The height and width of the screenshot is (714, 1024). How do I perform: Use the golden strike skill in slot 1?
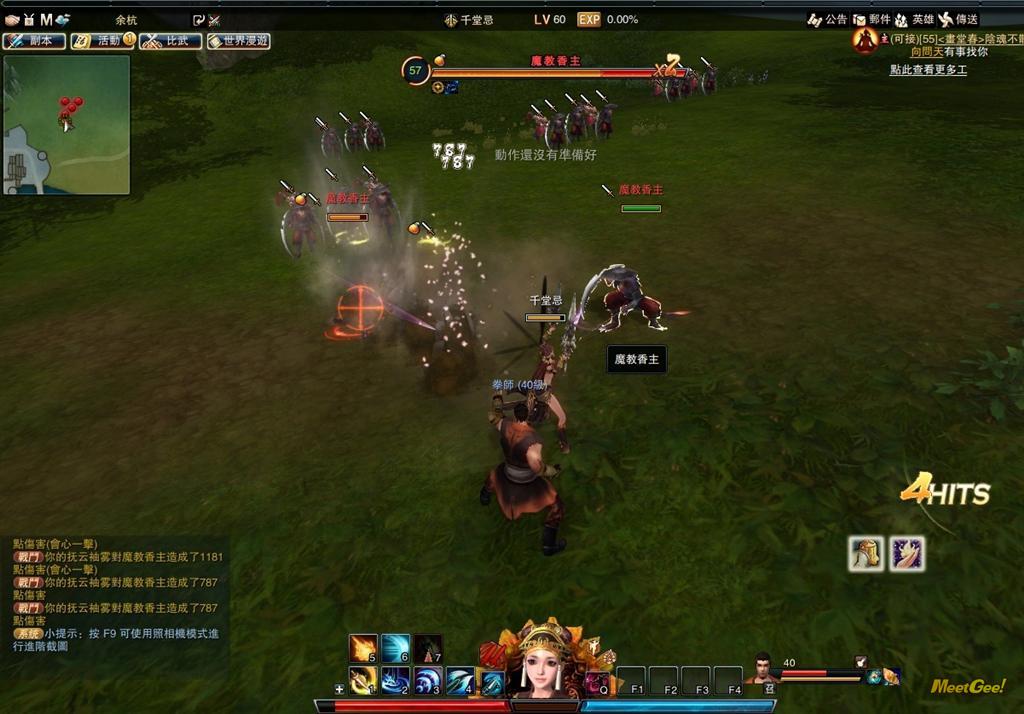[x=362, y=681]
